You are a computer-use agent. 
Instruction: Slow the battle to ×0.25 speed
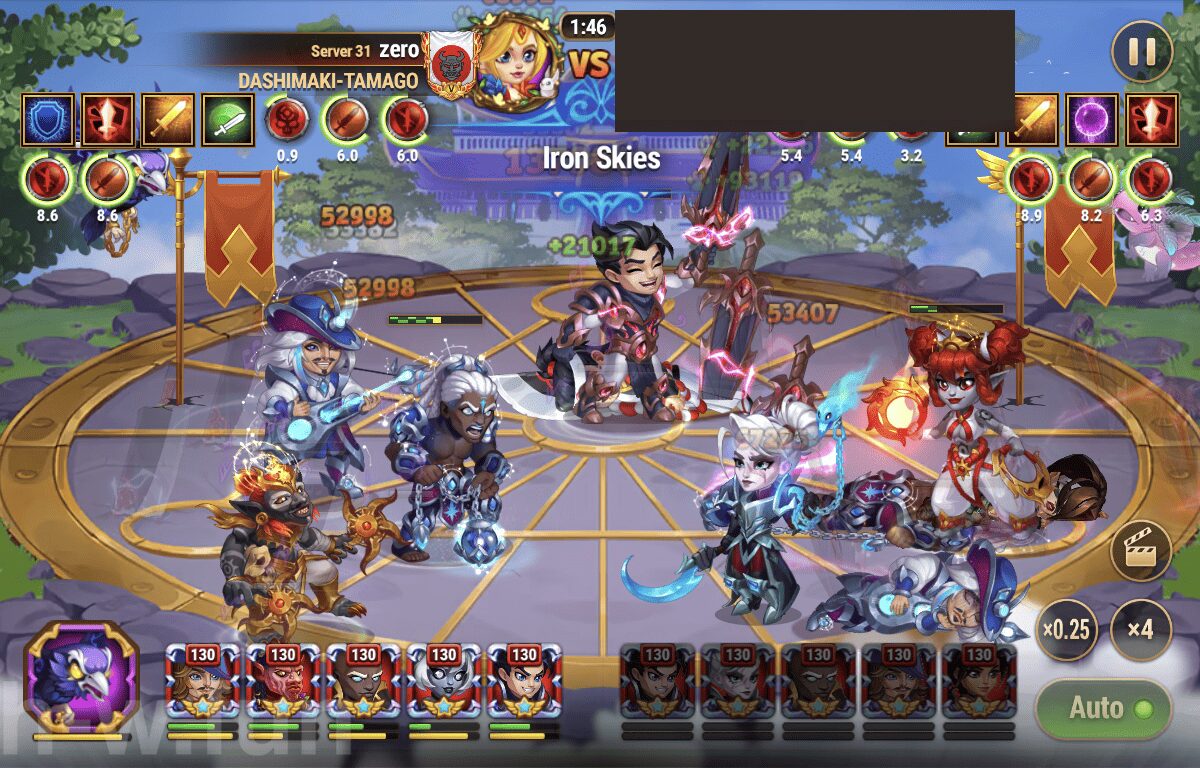click(x=1067, y=630)
